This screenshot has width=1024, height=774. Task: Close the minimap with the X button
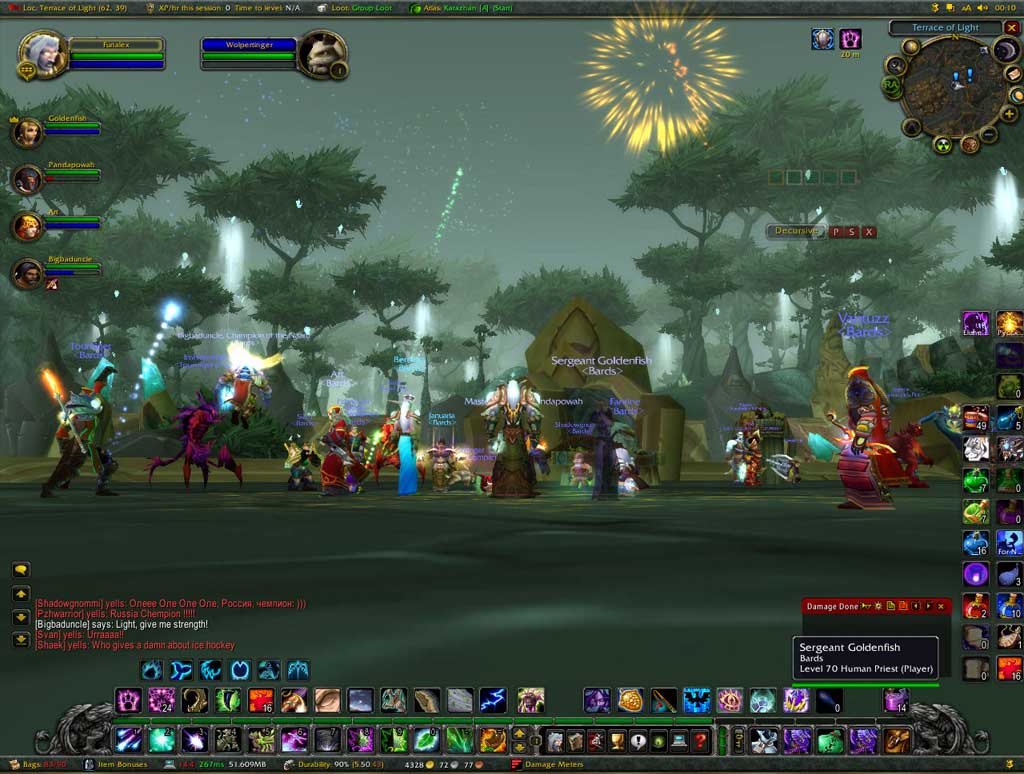[x=1011, y=28]
